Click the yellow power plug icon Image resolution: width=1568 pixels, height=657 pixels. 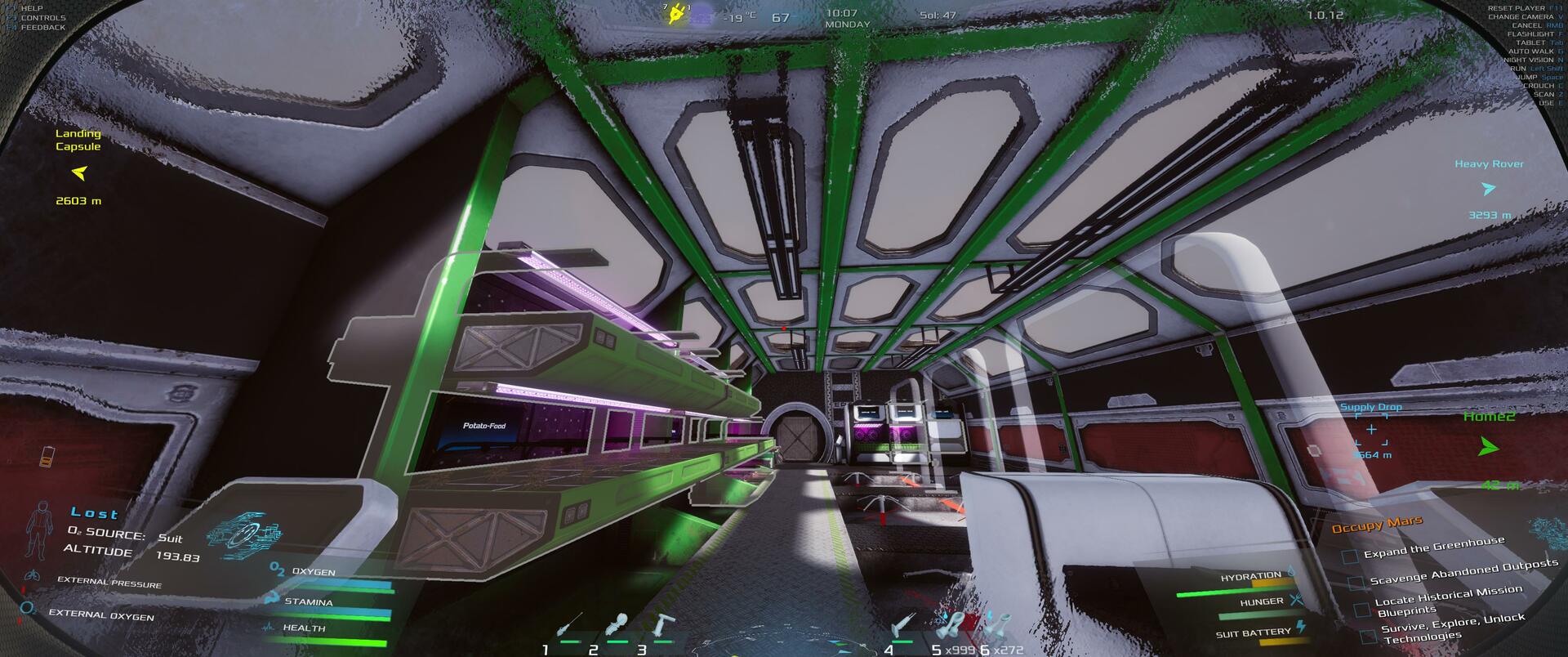tap(676, 14)
